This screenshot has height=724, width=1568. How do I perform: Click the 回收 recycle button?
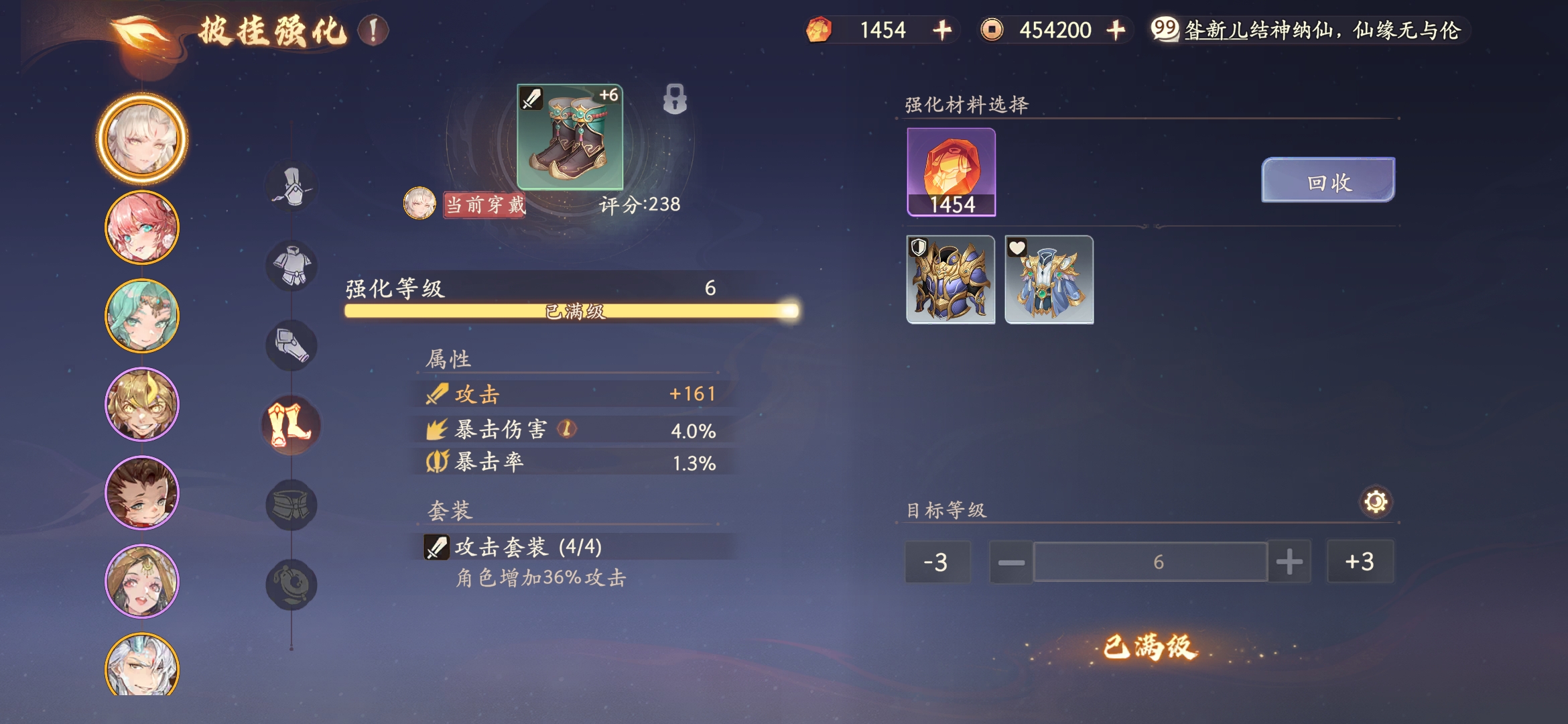1327,180
